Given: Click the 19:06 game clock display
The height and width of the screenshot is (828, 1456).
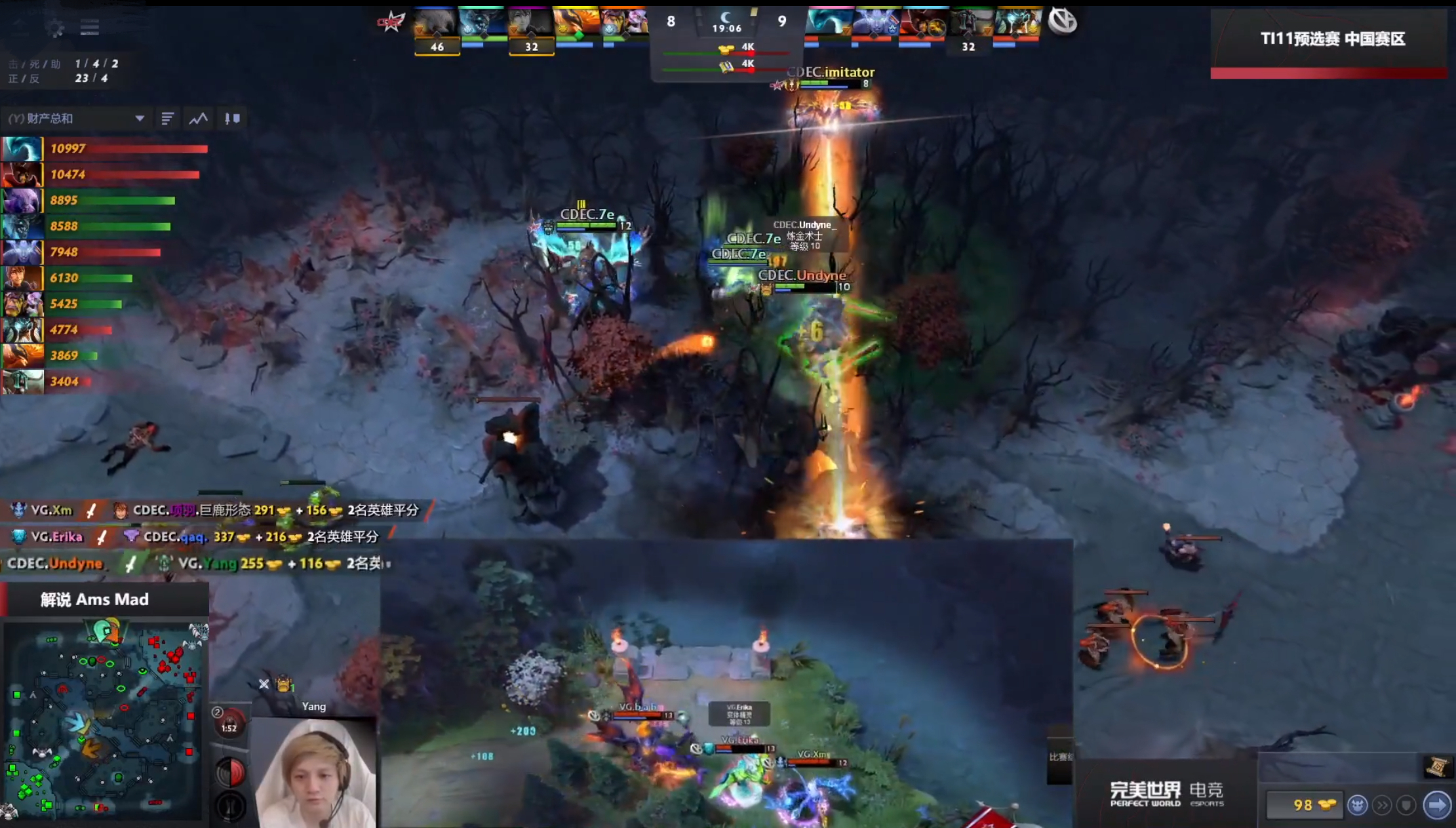Looking at the screenshot, I should [x=726, y=29].
